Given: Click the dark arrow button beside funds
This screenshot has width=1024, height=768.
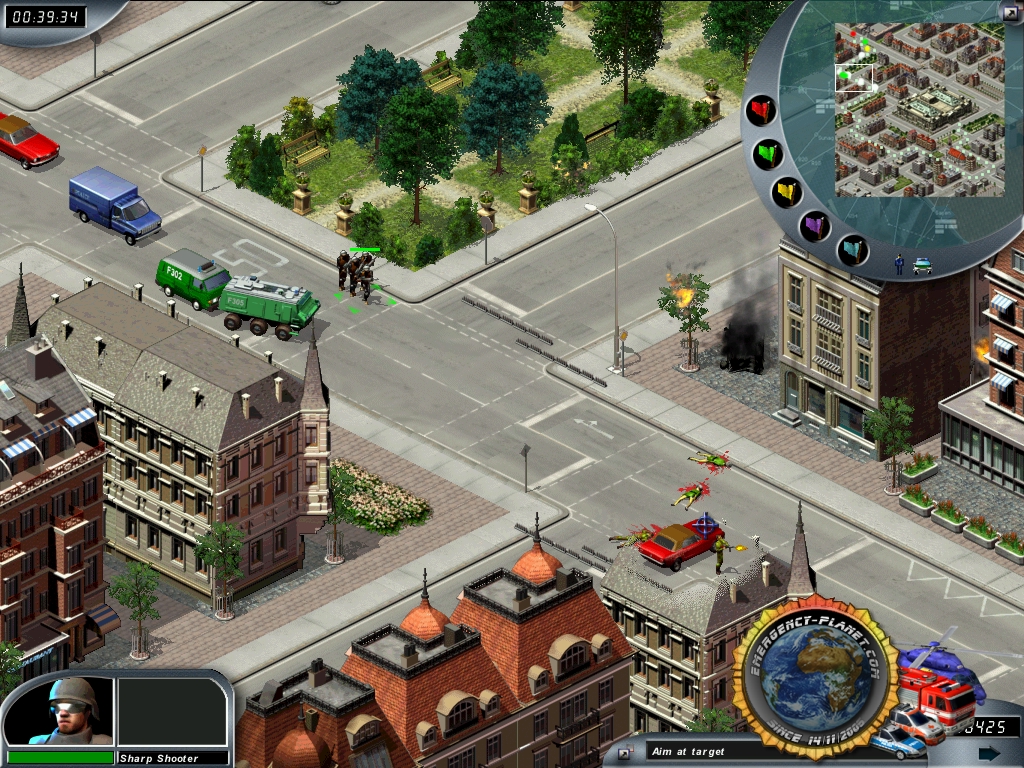Looking at the screenshot, I should [x=989, y=753].
